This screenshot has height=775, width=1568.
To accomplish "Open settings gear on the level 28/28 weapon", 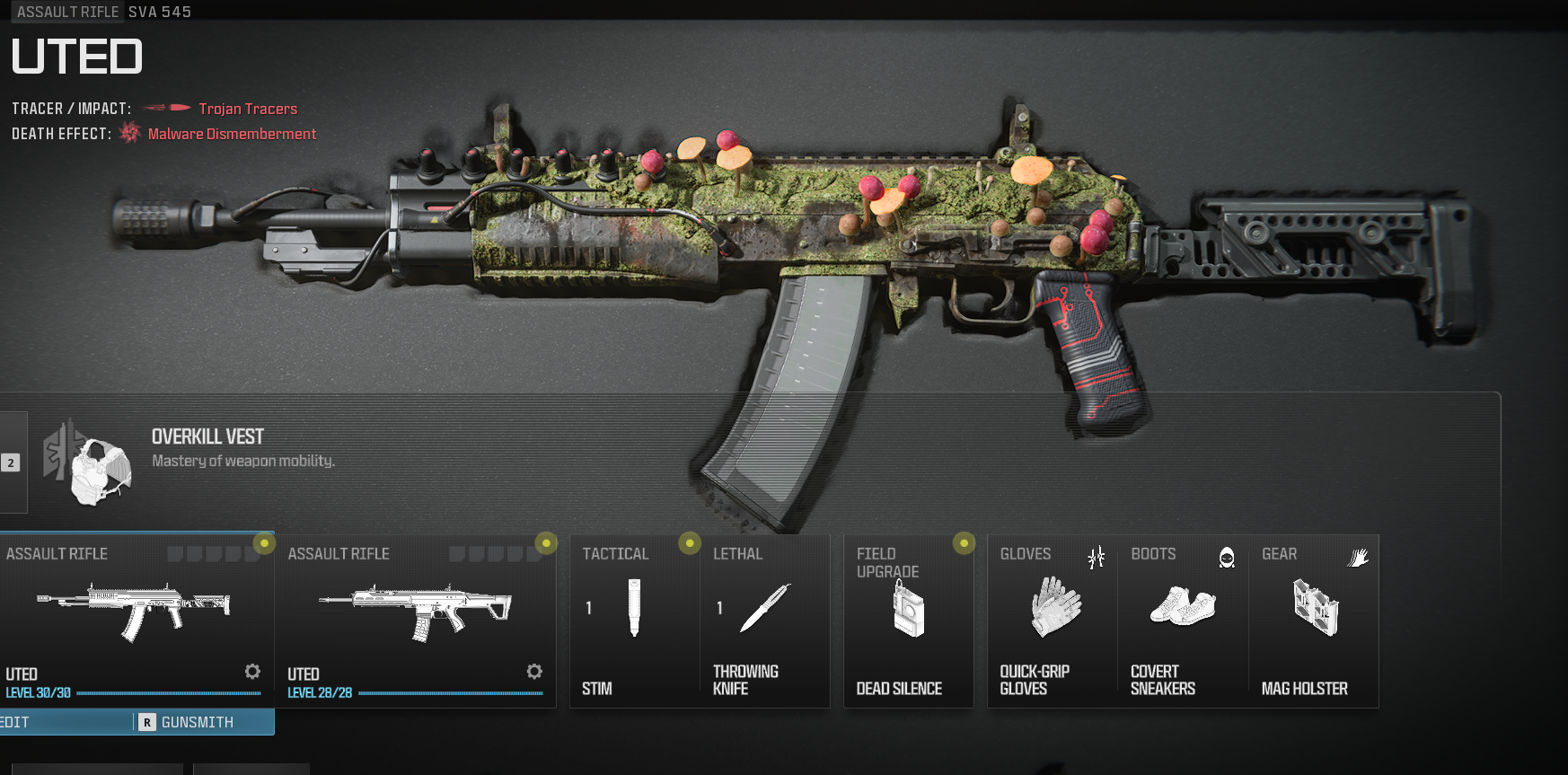I will tap(534, 672).
